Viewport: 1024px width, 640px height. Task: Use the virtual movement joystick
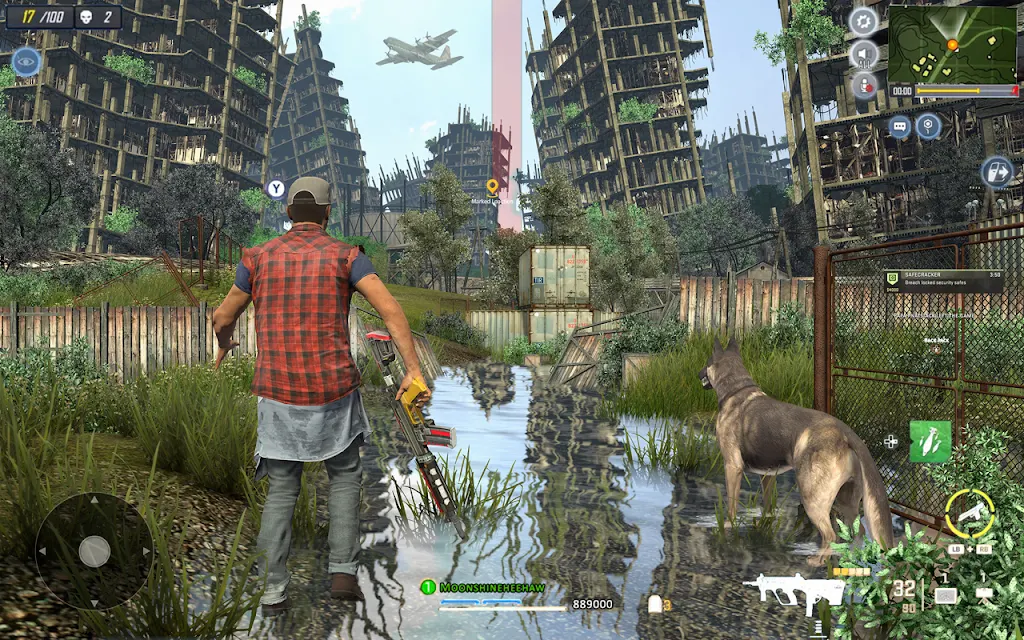(94, 550)
